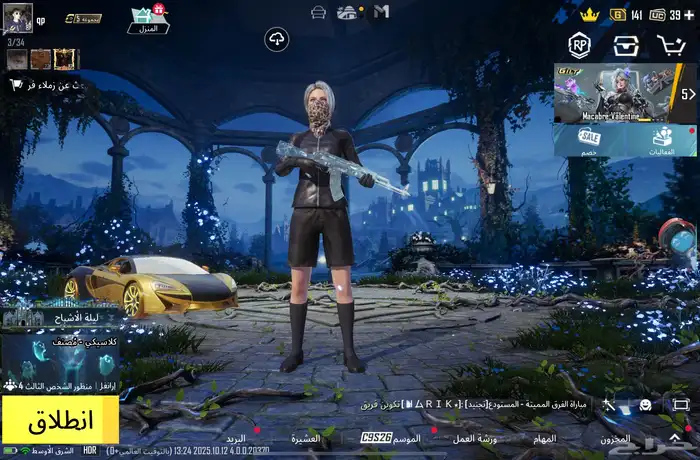Open the العشيرة clan menu

tap(306, 439)
